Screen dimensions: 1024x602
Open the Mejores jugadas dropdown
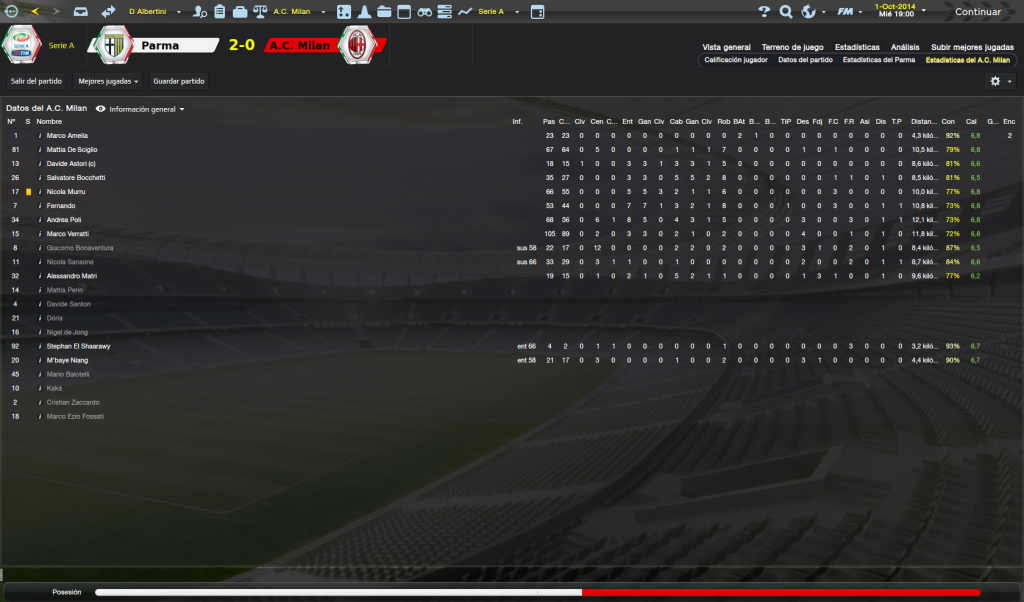(x=108, y=80)
